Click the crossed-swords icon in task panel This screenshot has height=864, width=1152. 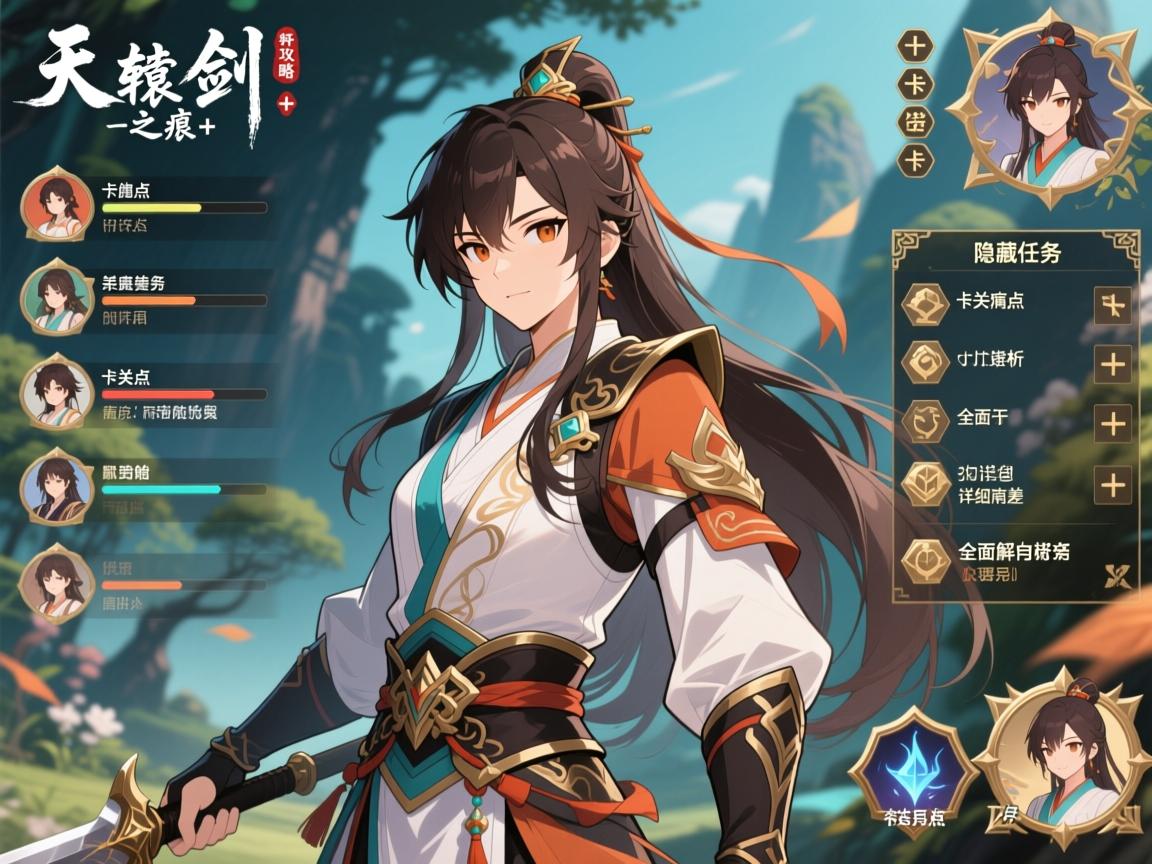1114,574
